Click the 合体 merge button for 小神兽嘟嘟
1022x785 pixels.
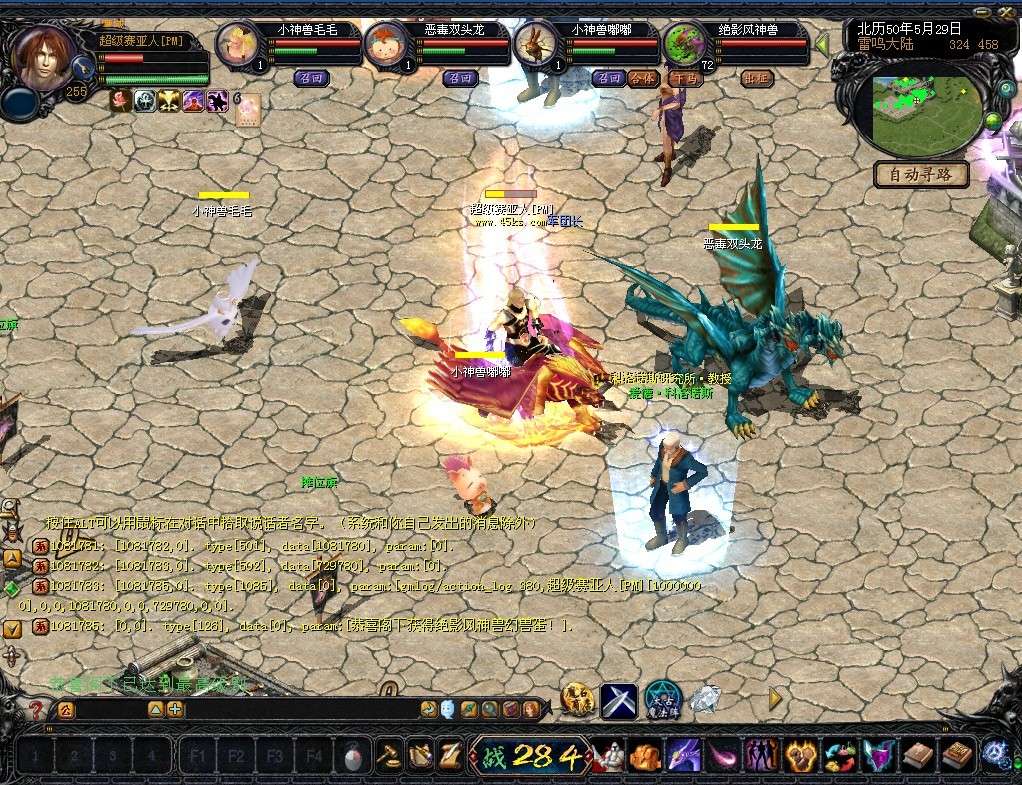(643, 78)
